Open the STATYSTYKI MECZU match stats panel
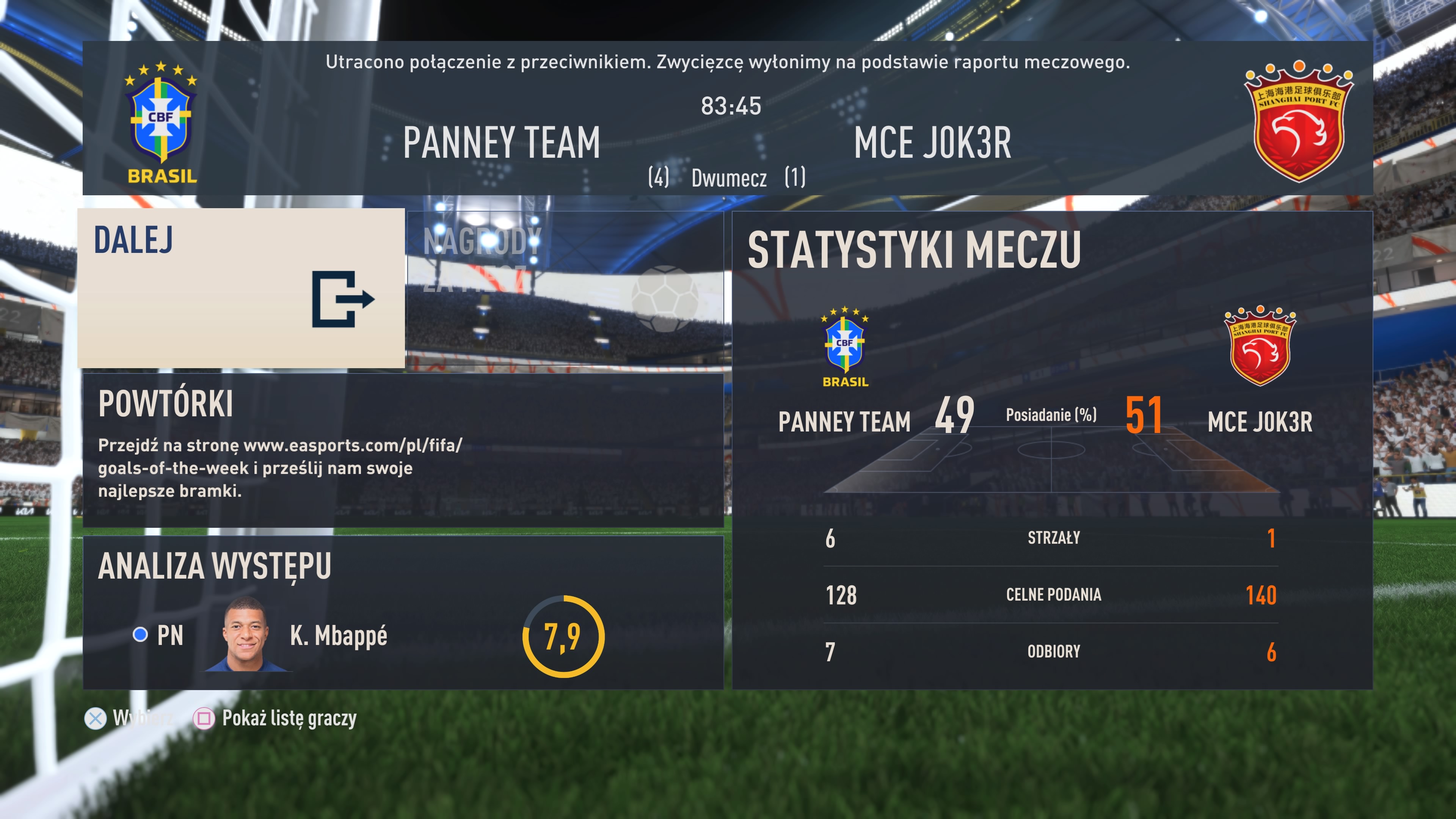Screen dimensions: 1456x819 click(x=1052, y=450)
